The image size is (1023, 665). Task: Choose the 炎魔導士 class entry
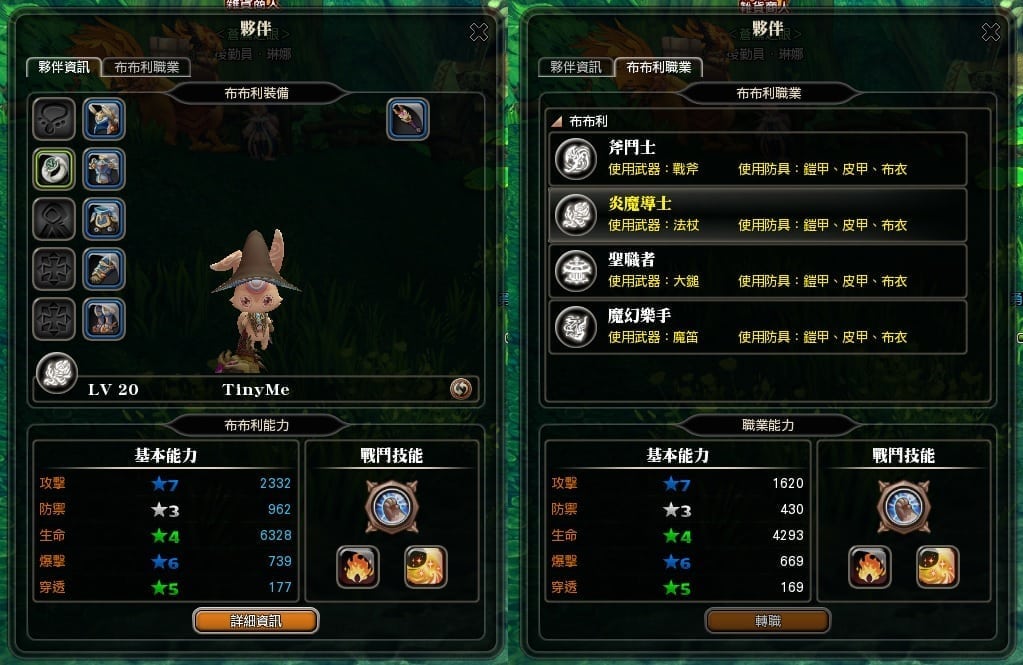pos(757,214)
